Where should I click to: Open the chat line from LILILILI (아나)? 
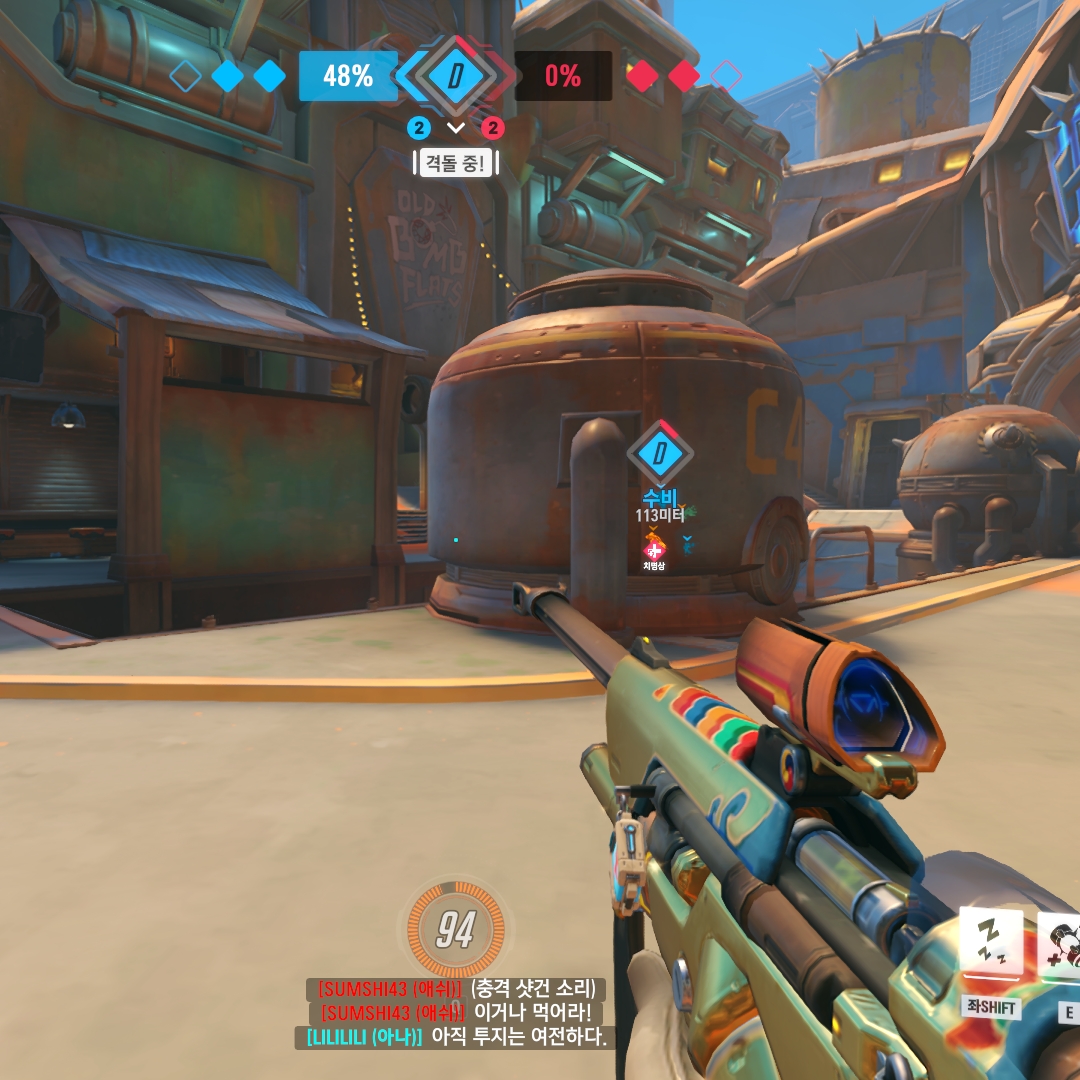[x=451, y=1037]
